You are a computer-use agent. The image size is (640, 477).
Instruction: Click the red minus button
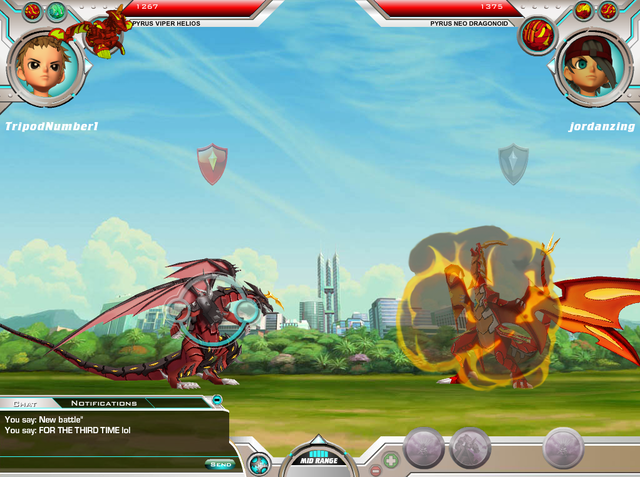375,469
